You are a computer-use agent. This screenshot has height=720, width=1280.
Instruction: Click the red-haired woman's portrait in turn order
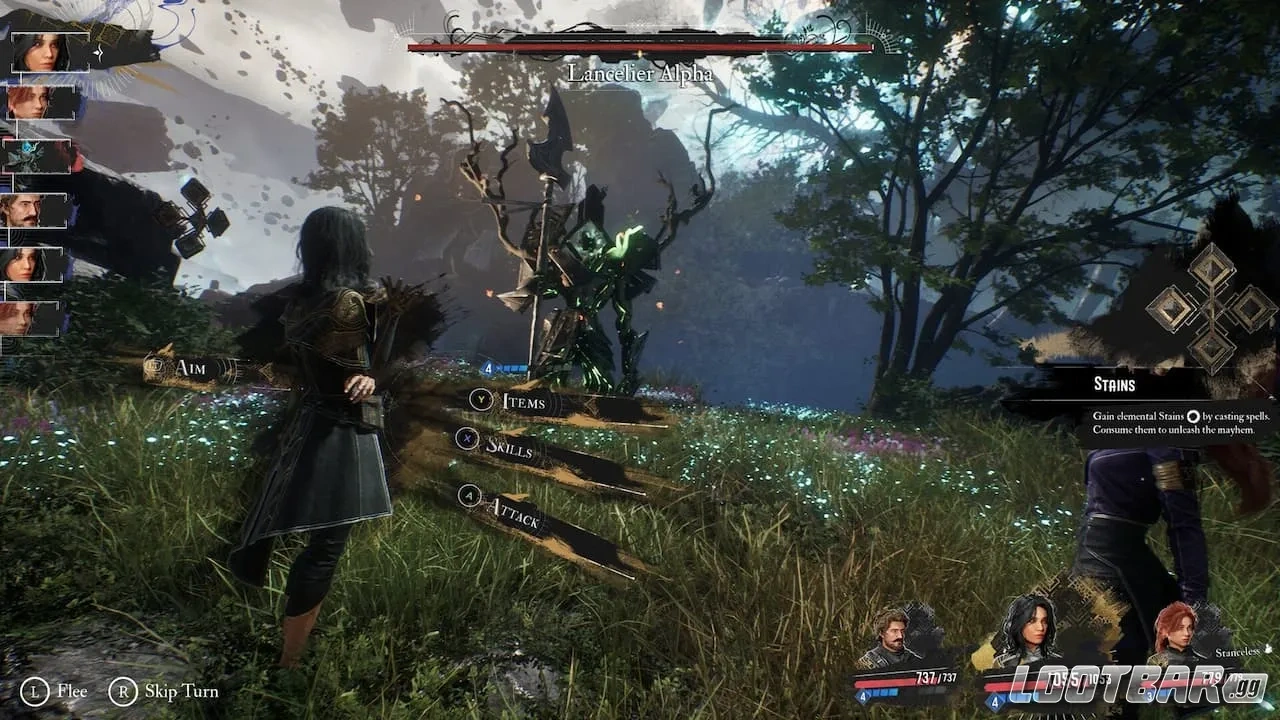37,102
